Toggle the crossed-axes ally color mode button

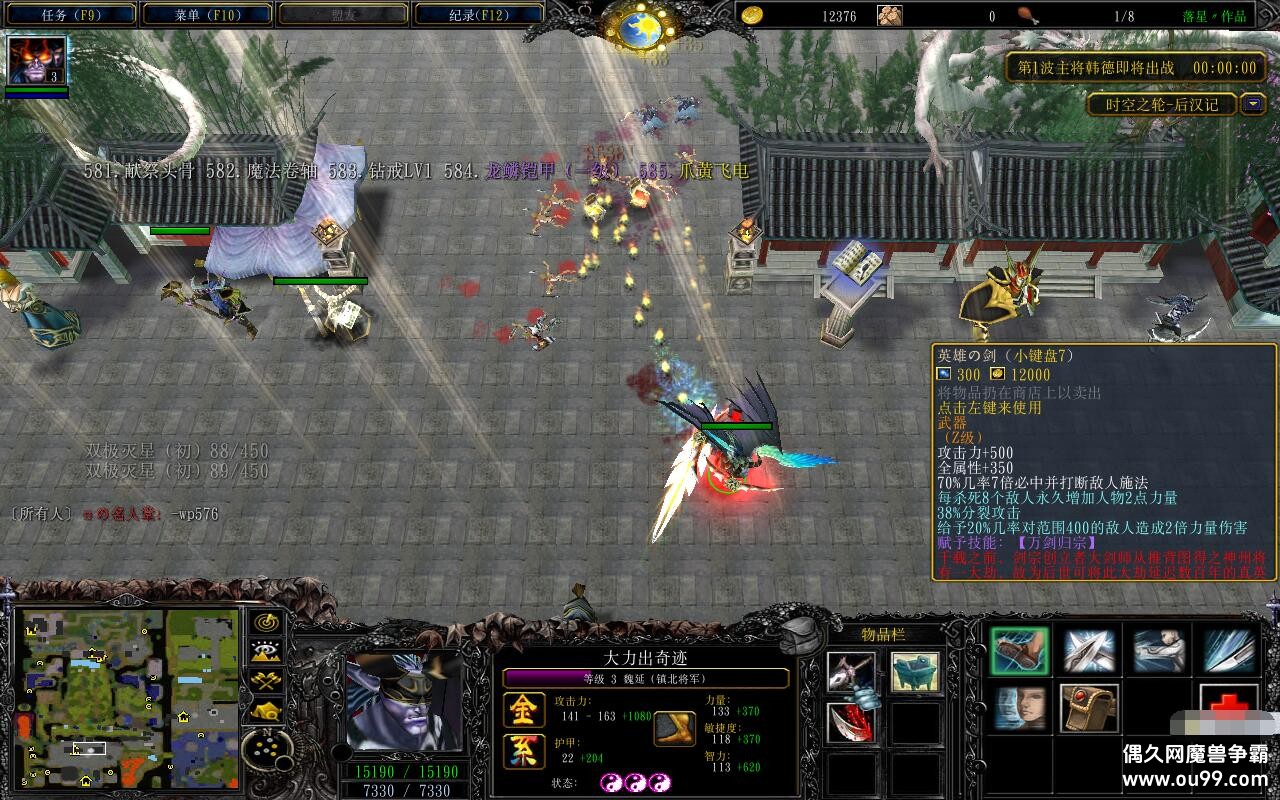(x=266, y=682)
